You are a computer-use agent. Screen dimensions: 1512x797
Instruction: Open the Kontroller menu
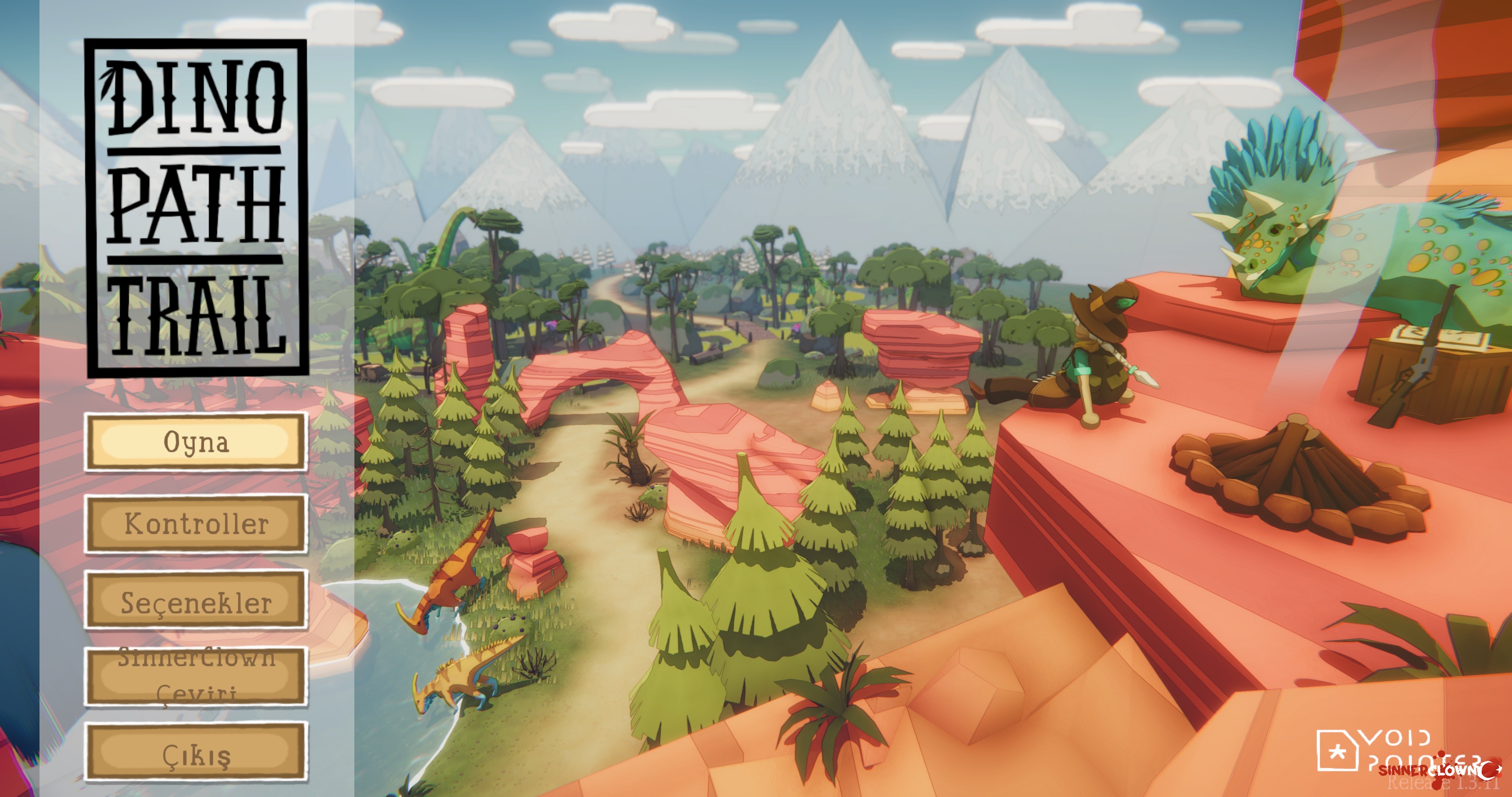coord(196,524)
